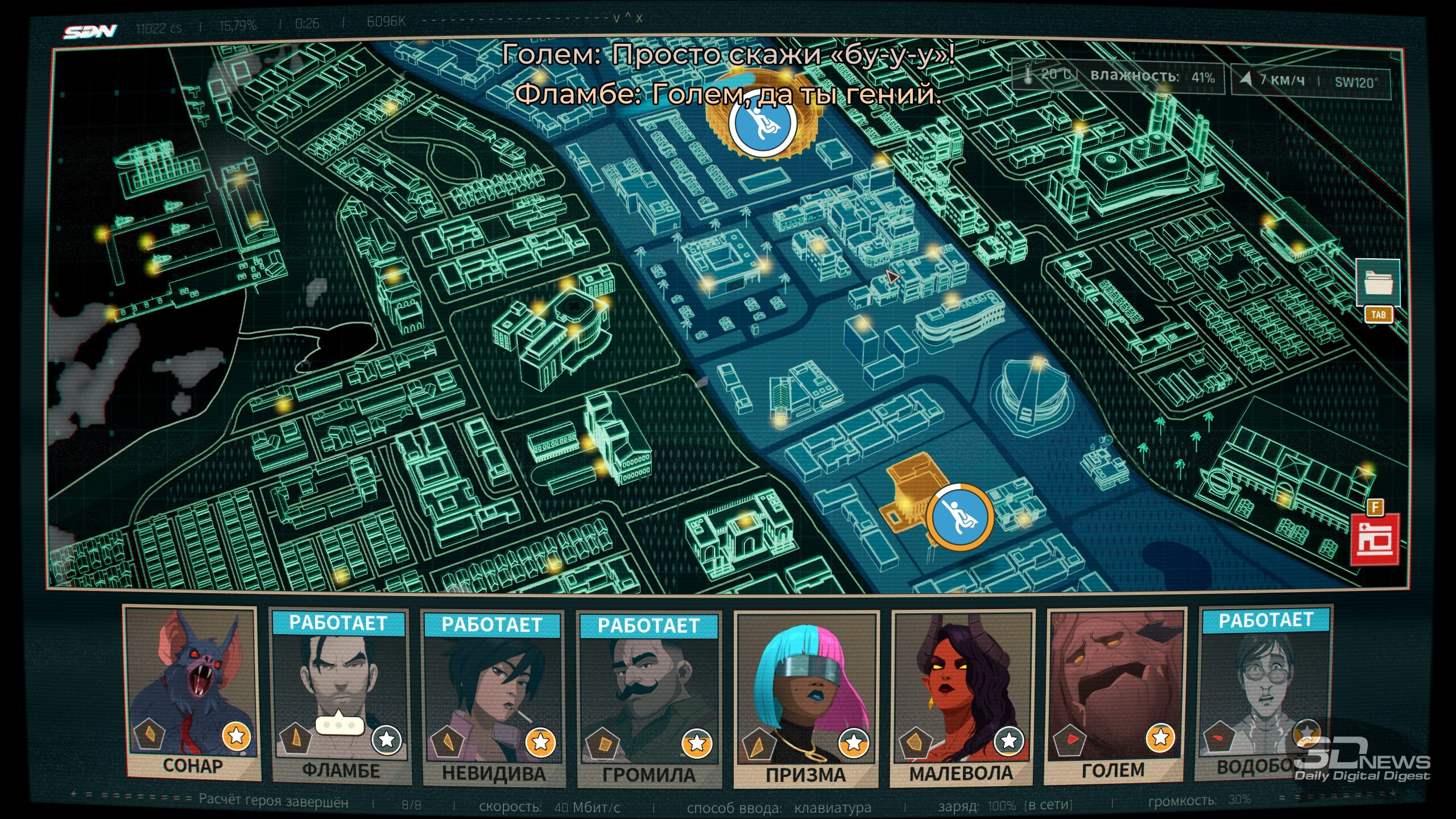The height and width of the screenshot is (819, 1456).
Task: Open the mission marker beside the orange building
Action: click(961, 517)
